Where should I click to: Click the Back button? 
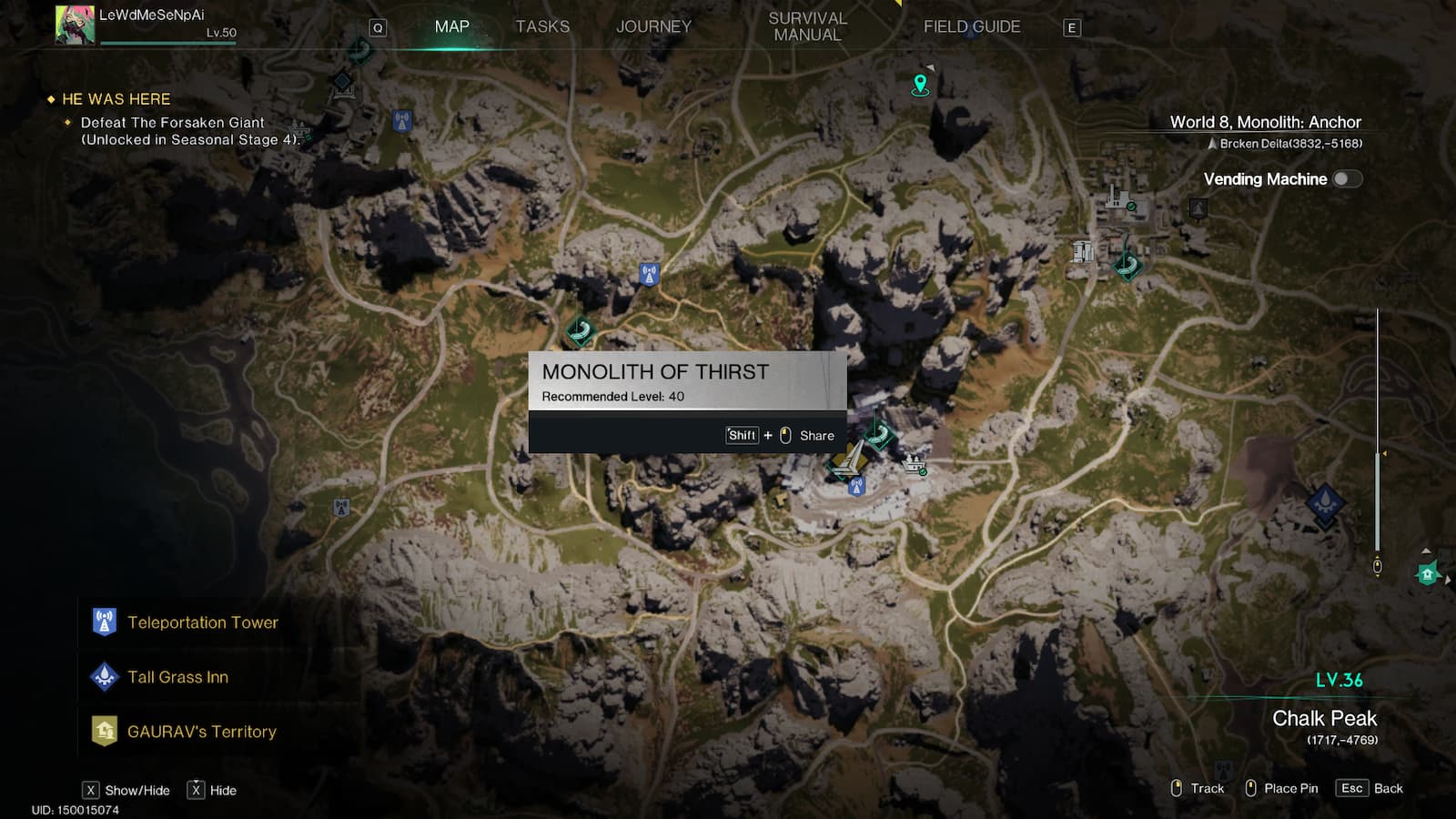click(1370, 788)
